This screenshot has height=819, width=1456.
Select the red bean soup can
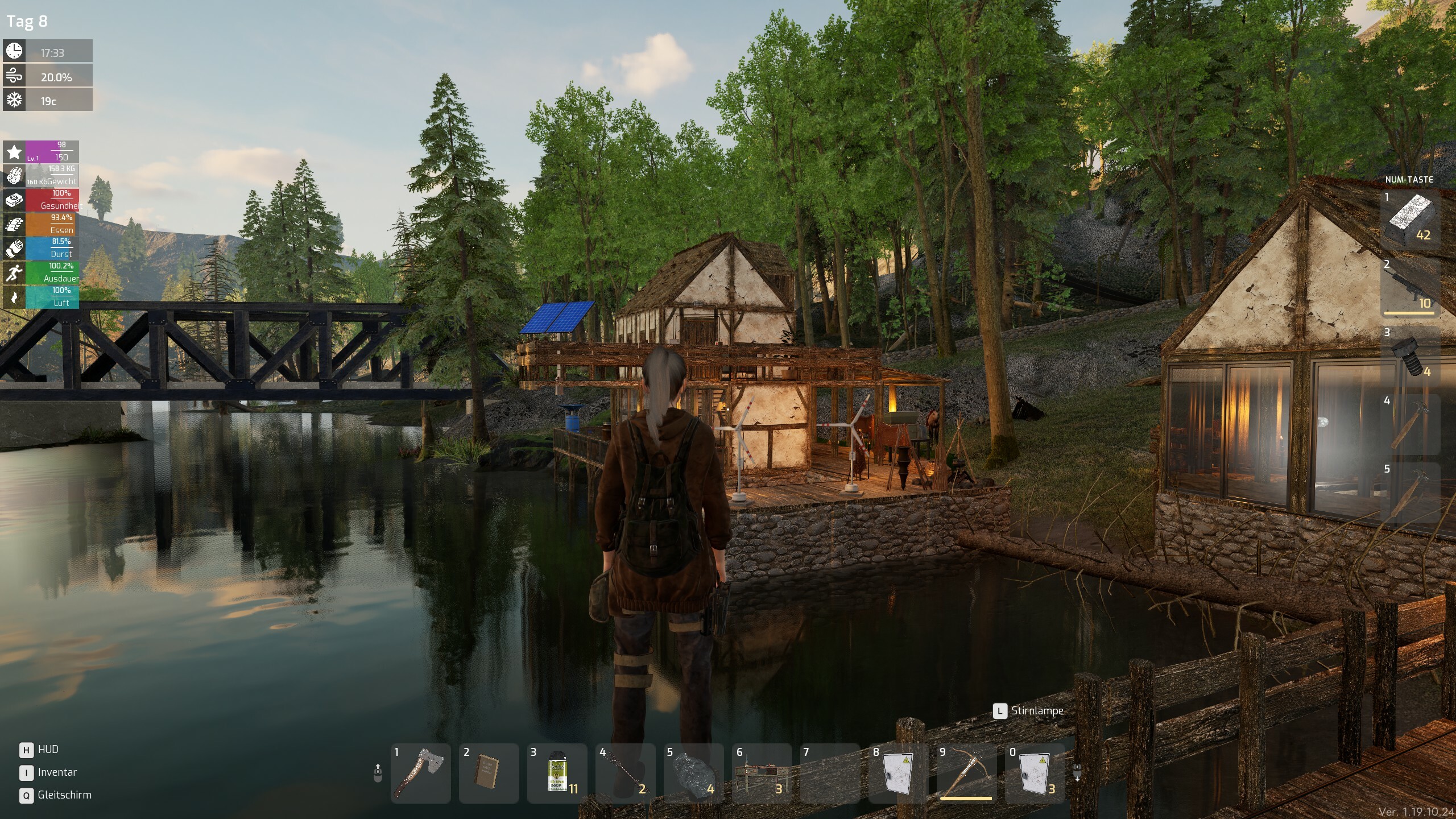click(557, 773)
